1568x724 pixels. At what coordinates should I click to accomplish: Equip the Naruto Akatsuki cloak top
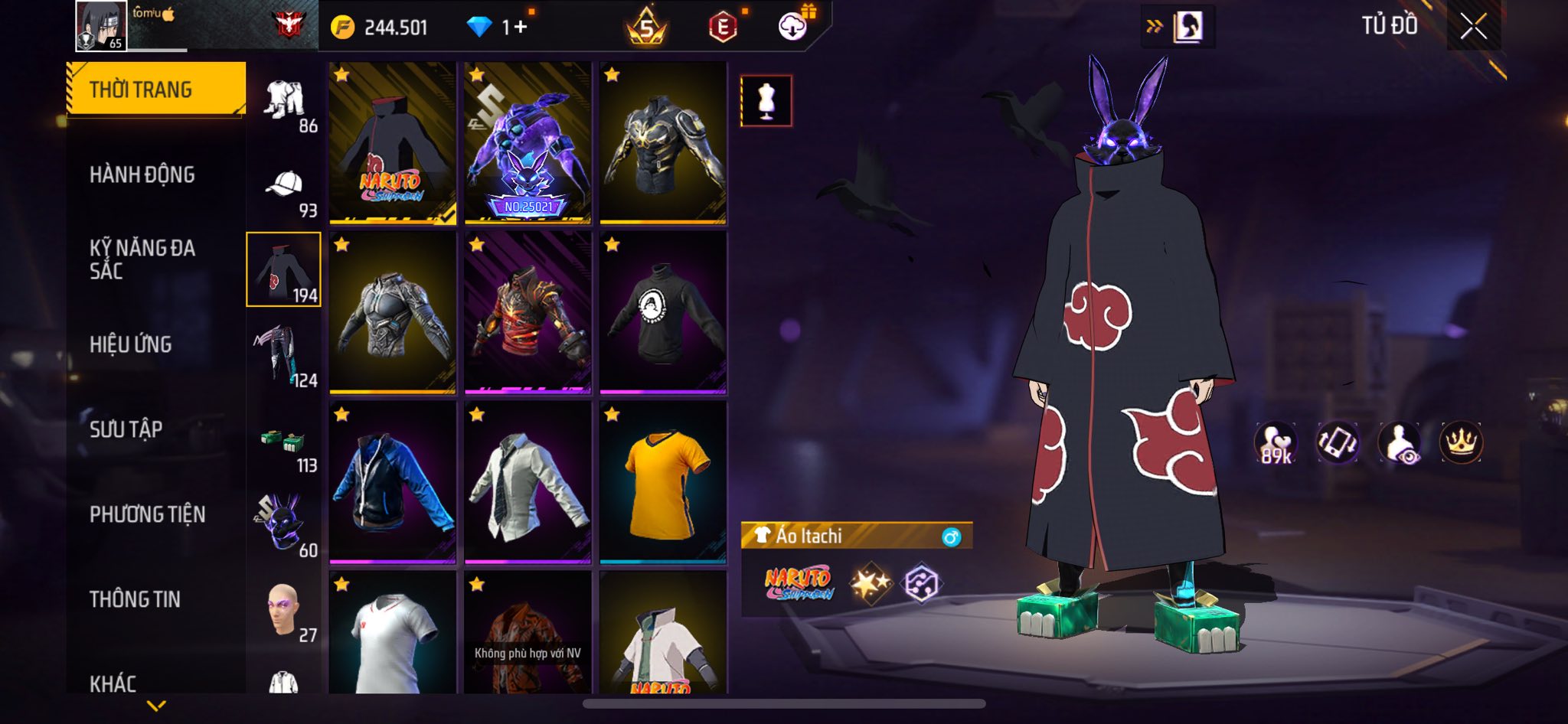393,144
